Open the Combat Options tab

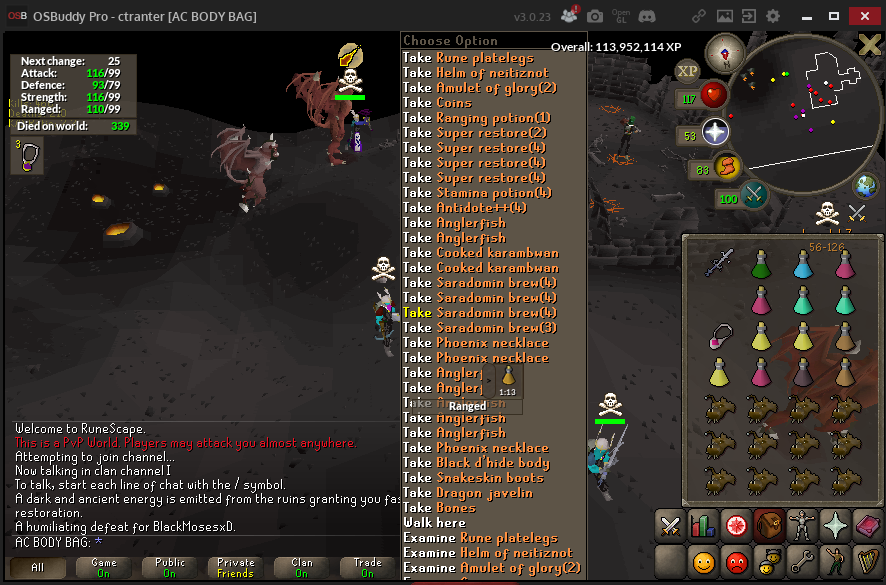click(671, 525)
